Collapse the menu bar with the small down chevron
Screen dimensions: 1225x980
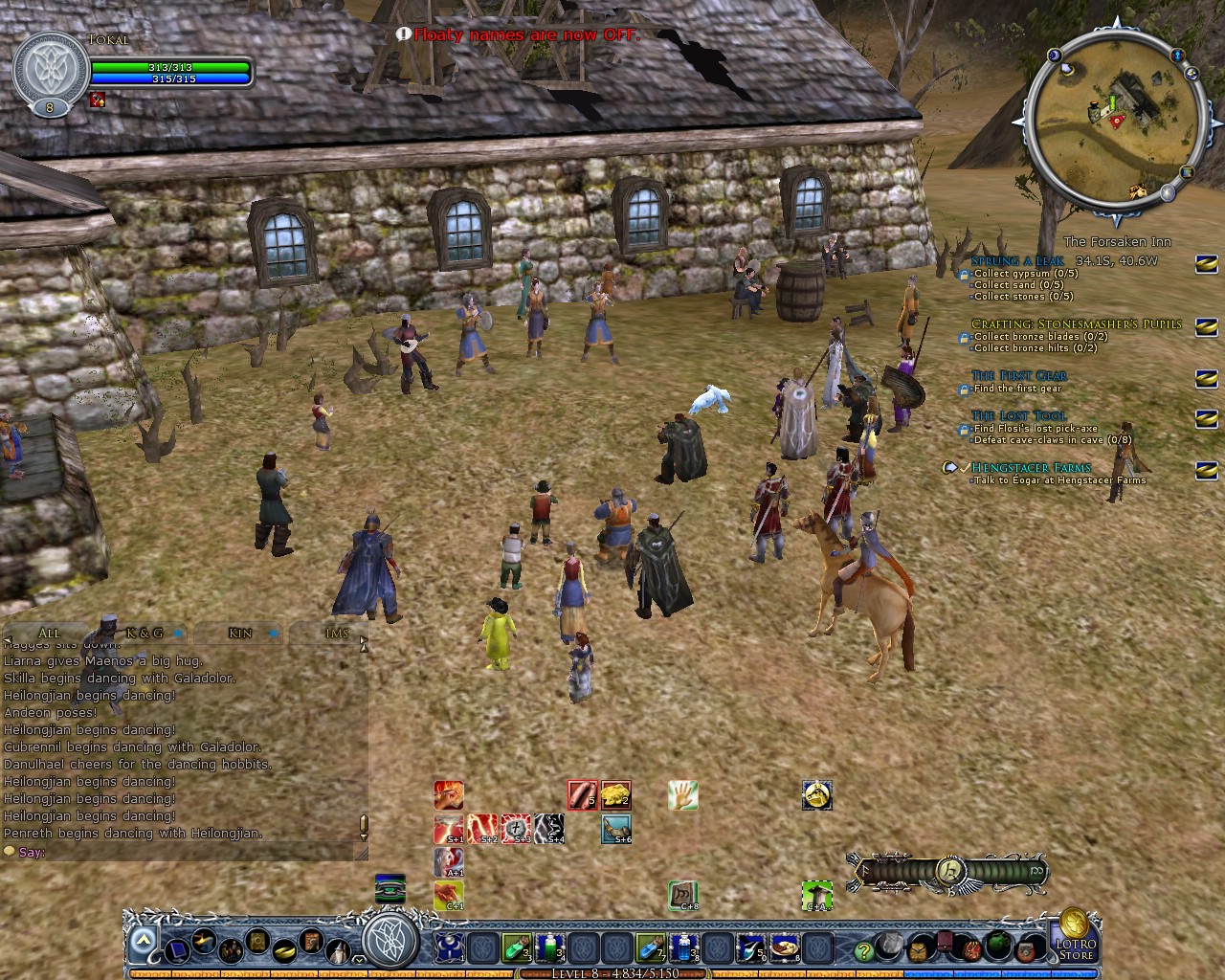click(x=358, y=959)
